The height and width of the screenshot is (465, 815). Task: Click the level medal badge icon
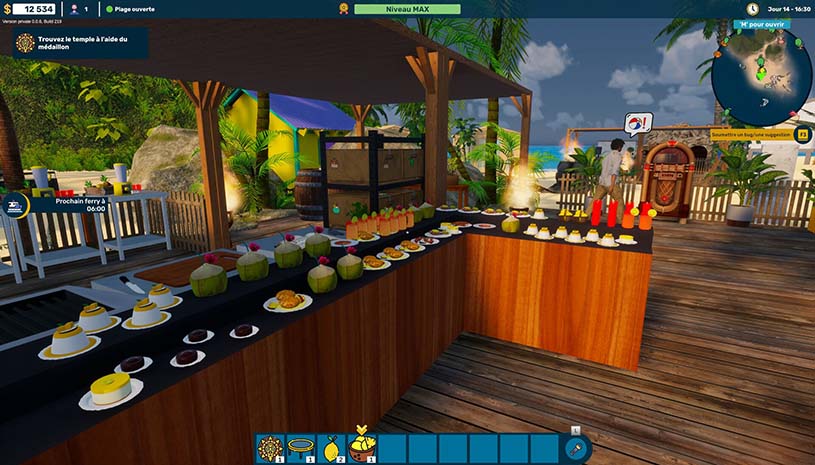tap(343, 9)
